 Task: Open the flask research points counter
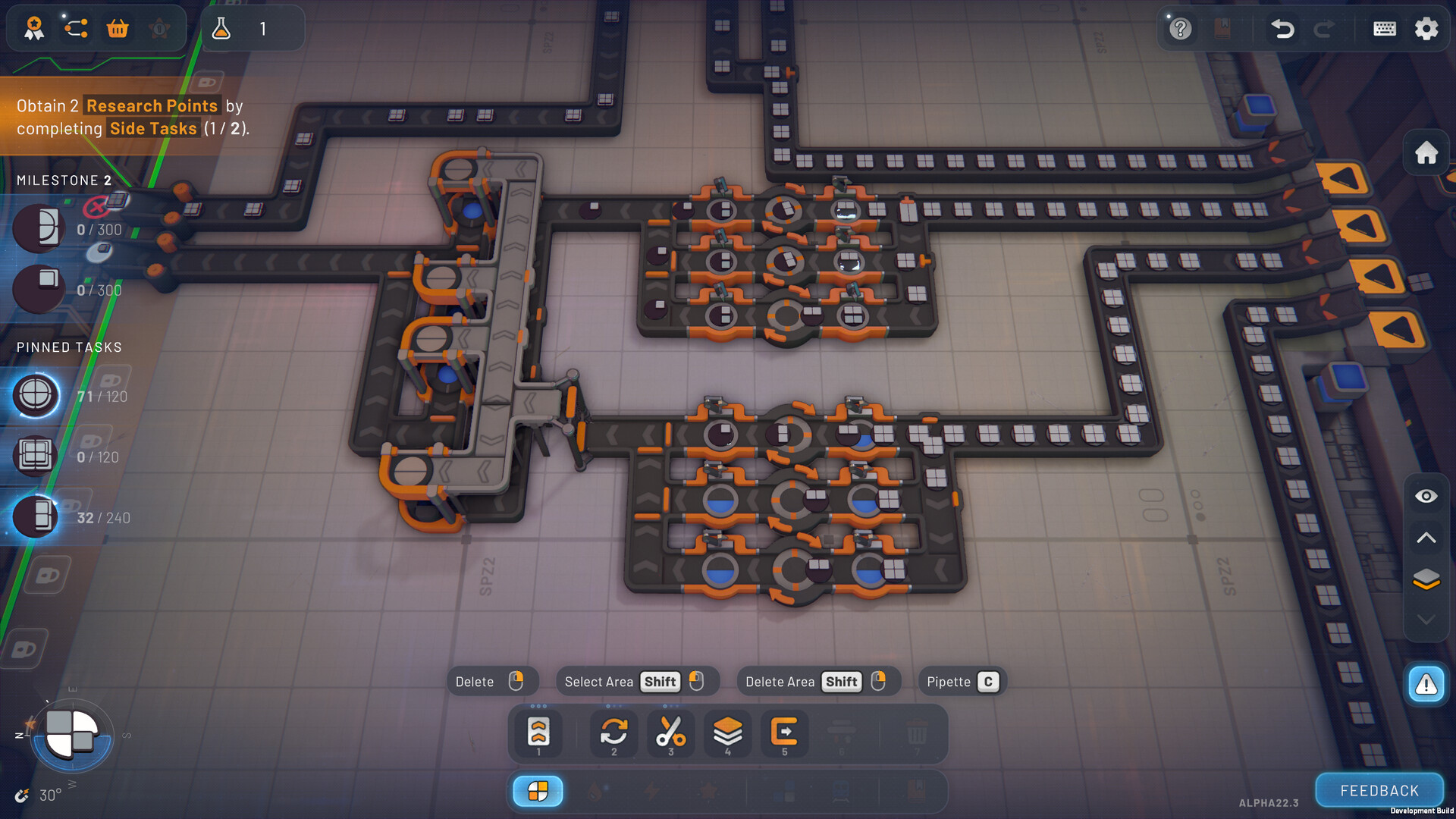coord(224,29)
